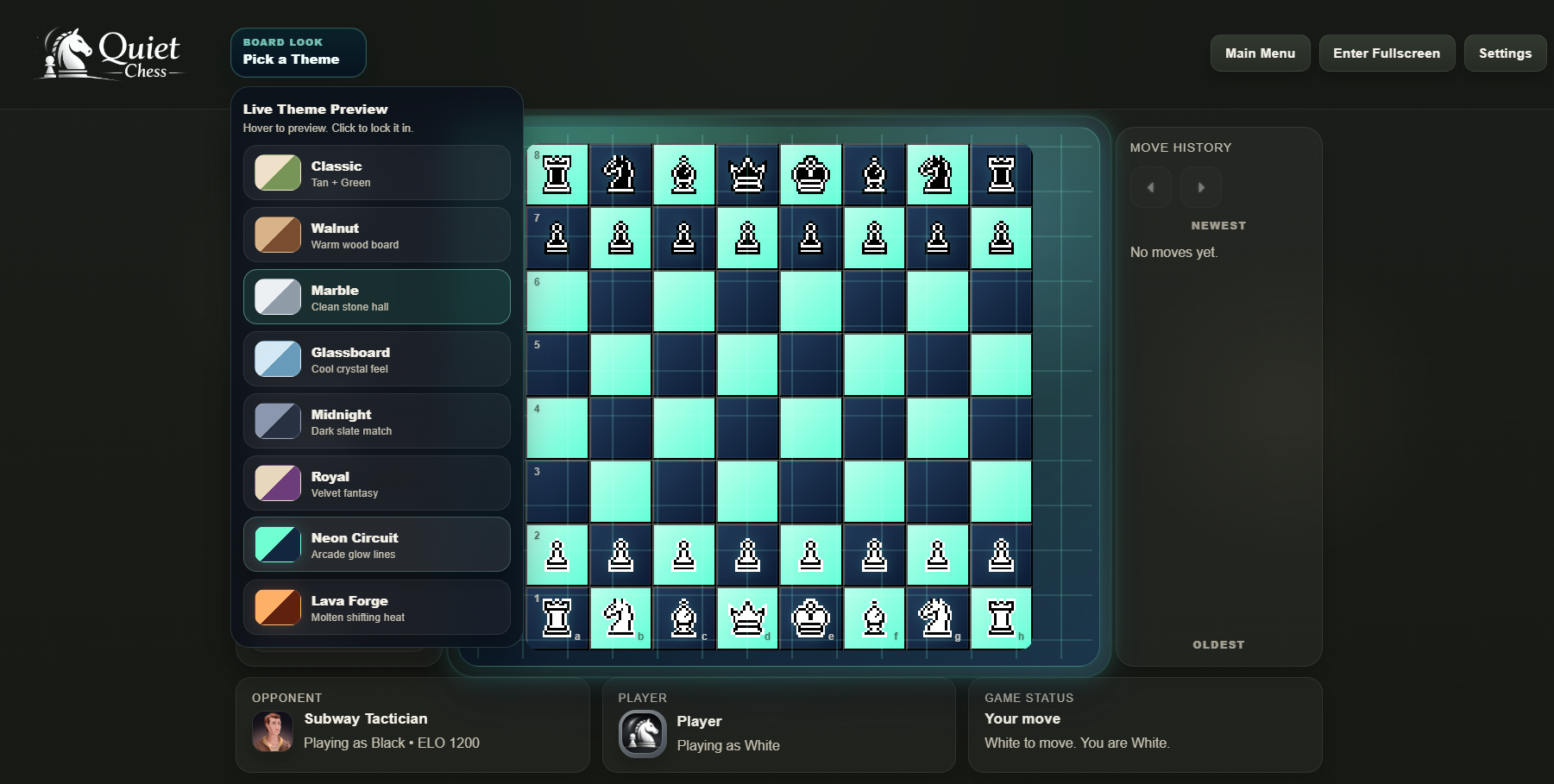The height and width of the screenshot is (784, 1554).
Task: Click the white rook on a1
Action: 557,618
